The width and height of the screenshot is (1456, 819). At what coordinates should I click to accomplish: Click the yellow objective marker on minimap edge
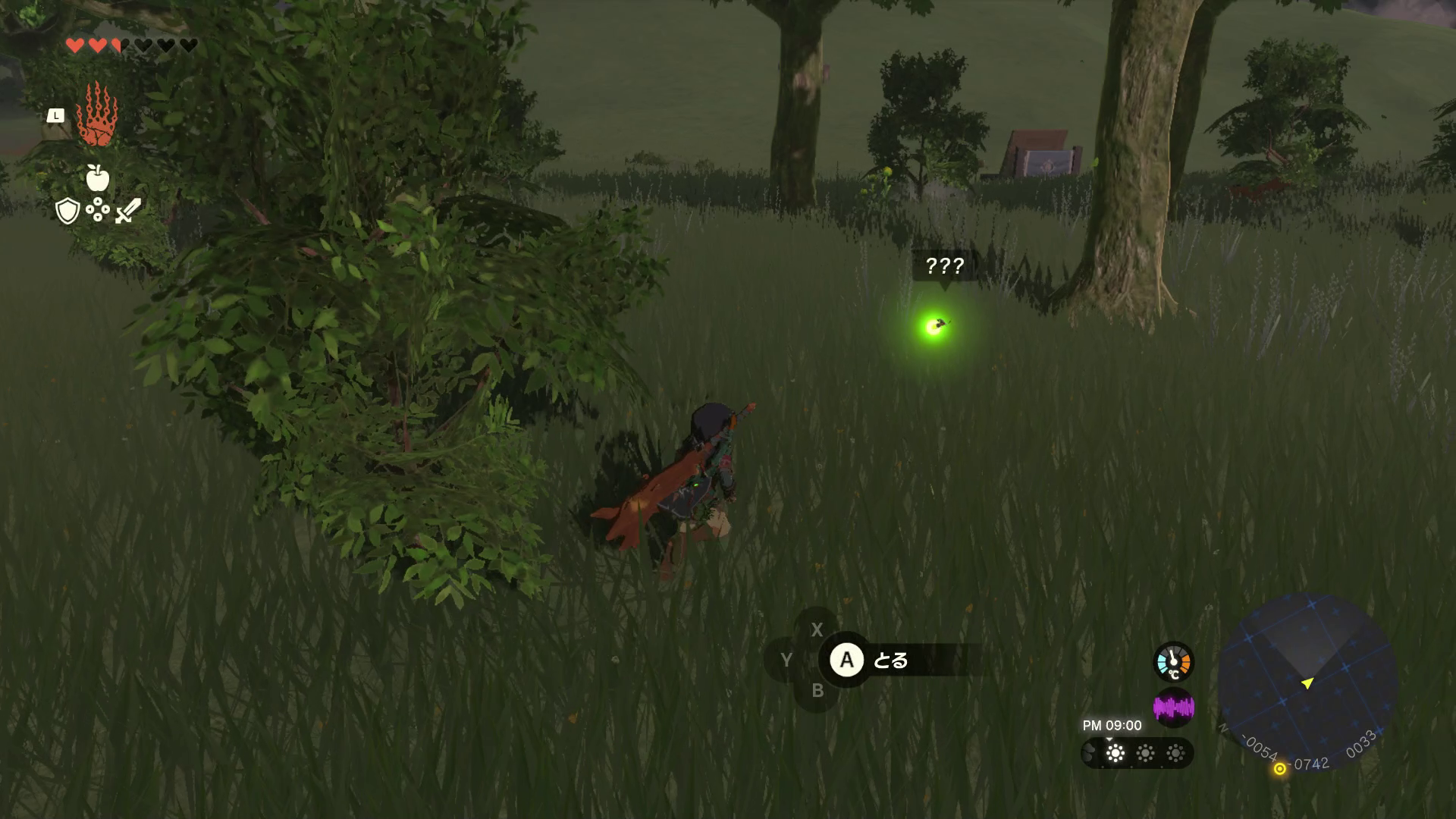1279,769
